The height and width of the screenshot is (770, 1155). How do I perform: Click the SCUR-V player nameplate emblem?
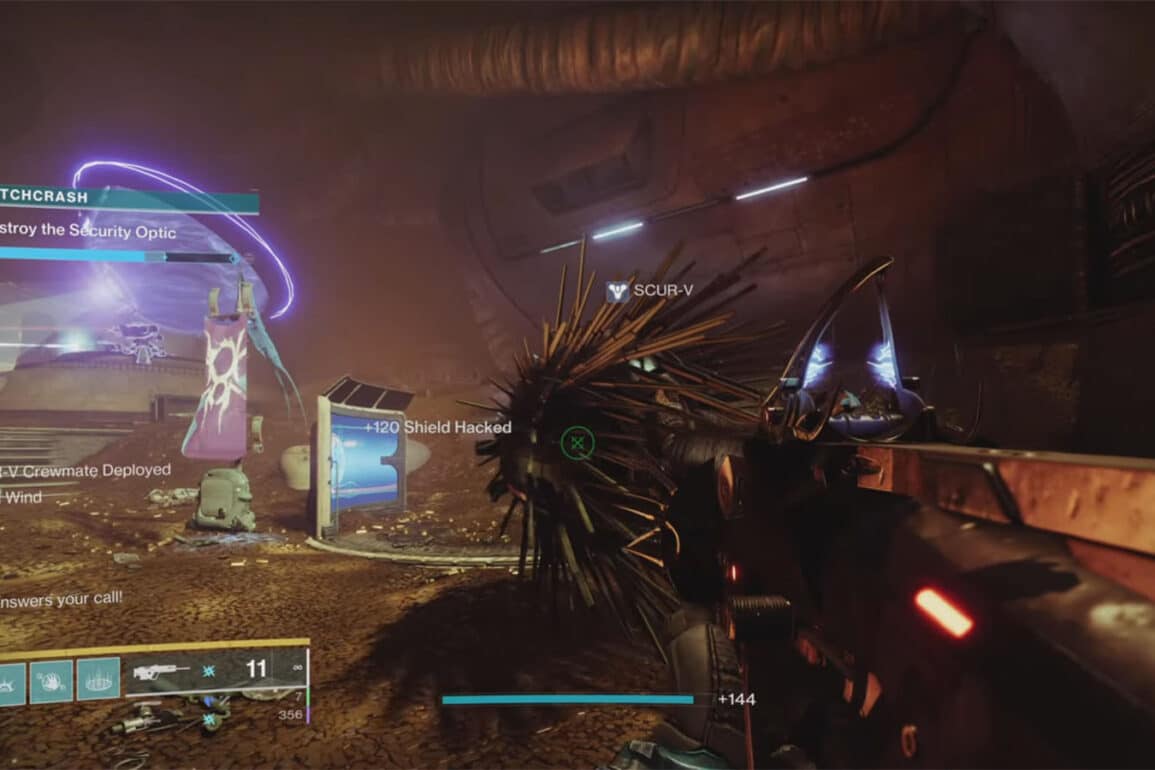pyautogui.click(x=618, y=292)
